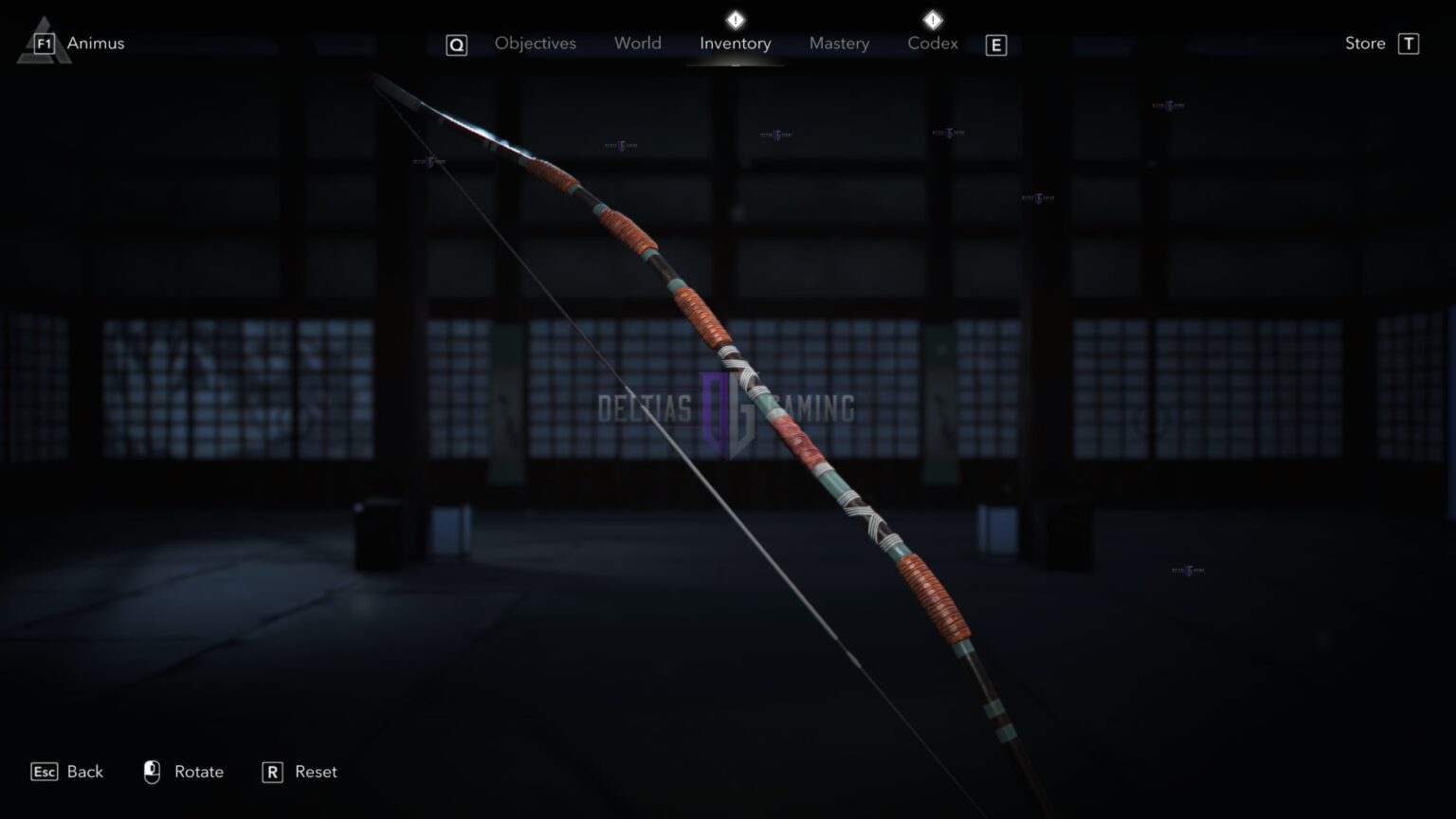Open the Store
This screenshot has height=819, width=1456.
click(1364, 43)
